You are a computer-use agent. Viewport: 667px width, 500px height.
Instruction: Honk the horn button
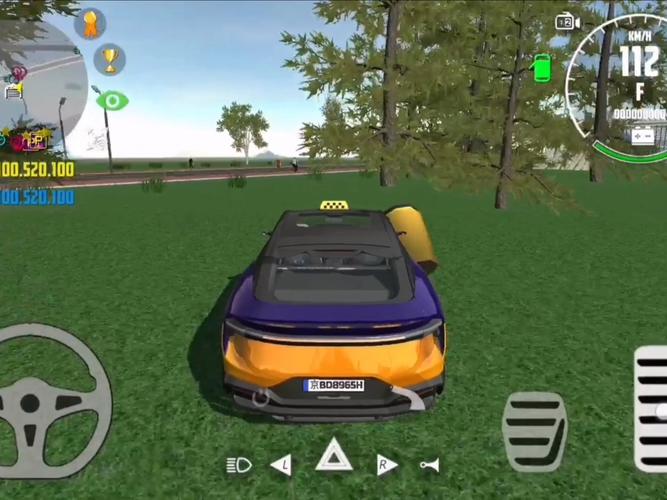[x=430, y=464]
